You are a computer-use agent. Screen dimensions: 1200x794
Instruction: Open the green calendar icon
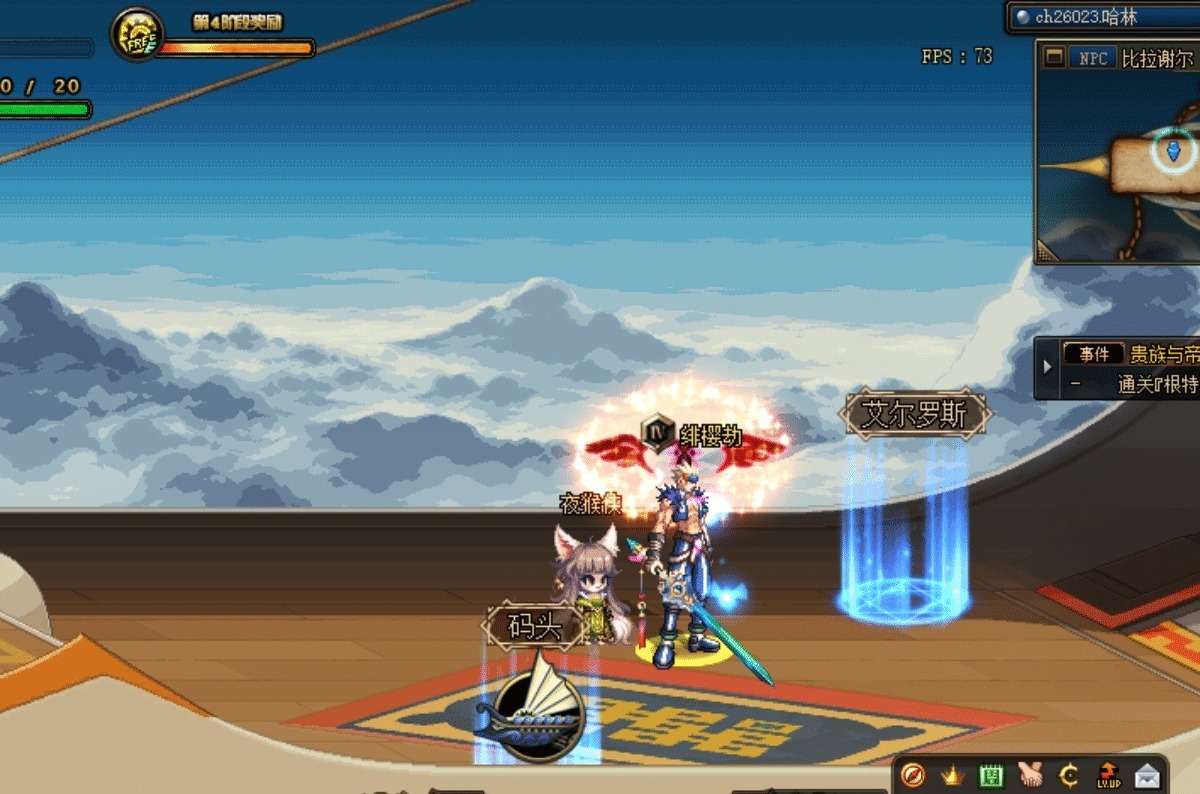[x=990, y=774]
